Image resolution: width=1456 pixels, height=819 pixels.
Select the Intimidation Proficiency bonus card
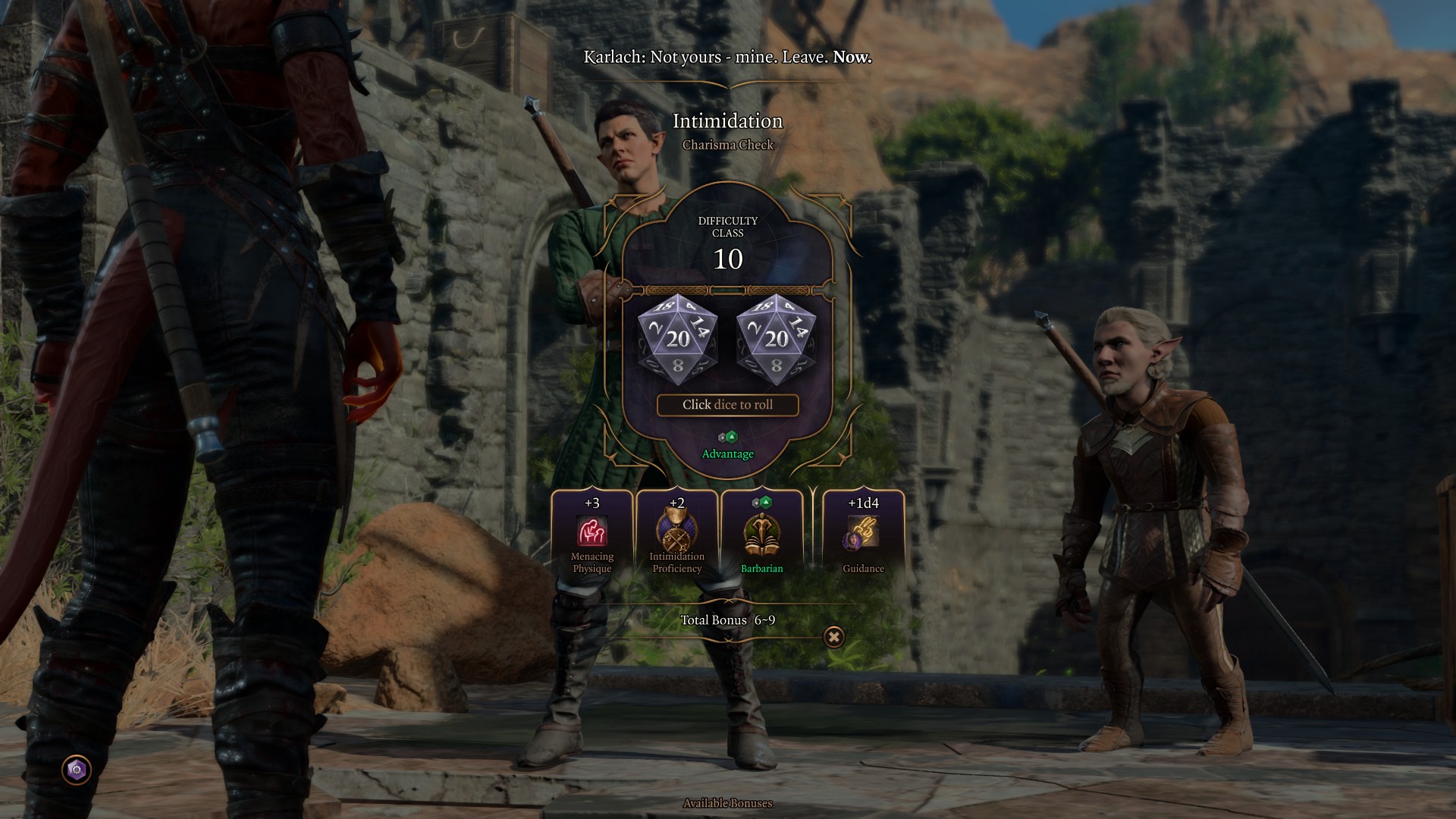coord(677,533)
